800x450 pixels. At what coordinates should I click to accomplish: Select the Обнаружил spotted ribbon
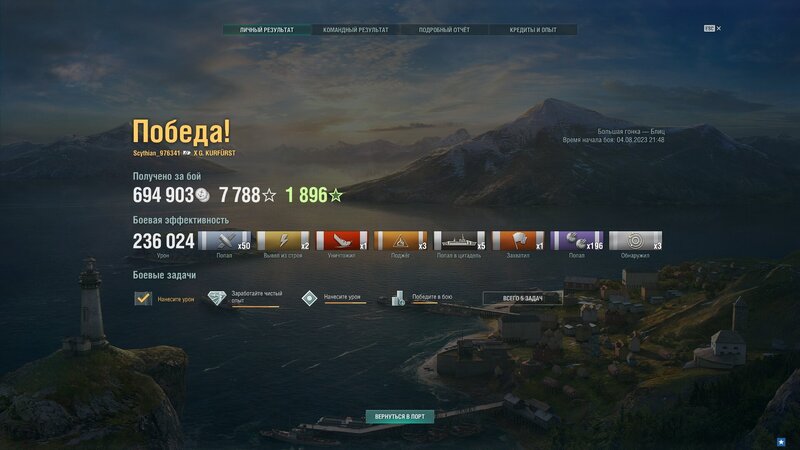(636, 241)
